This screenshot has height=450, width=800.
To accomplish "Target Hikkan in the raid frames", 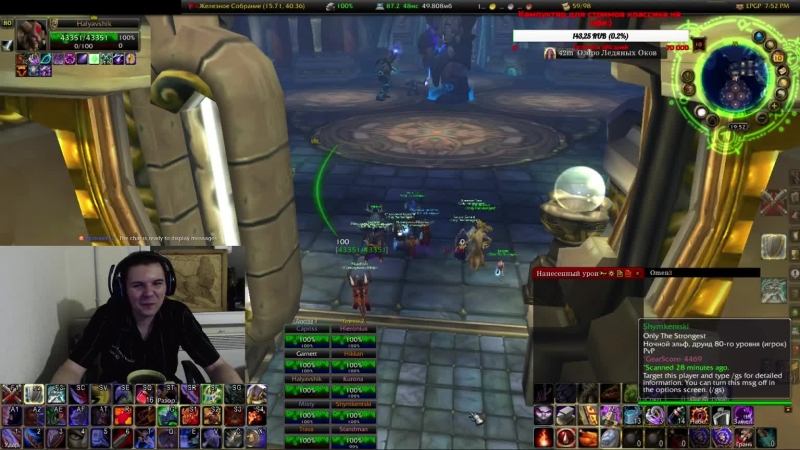I will pyautogui.click(x=352, y=355).
